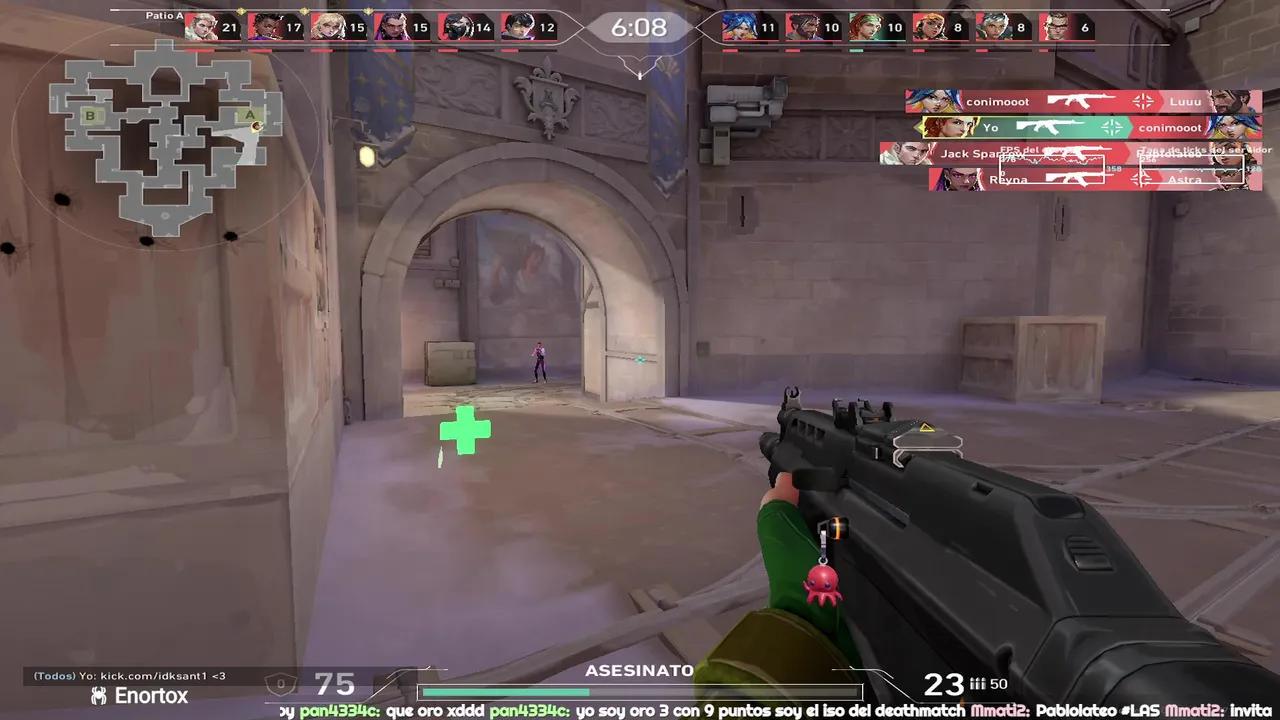Click the spider icon beside the Enortox watermark
This screenshot has width=1280, height=720.
97,695
